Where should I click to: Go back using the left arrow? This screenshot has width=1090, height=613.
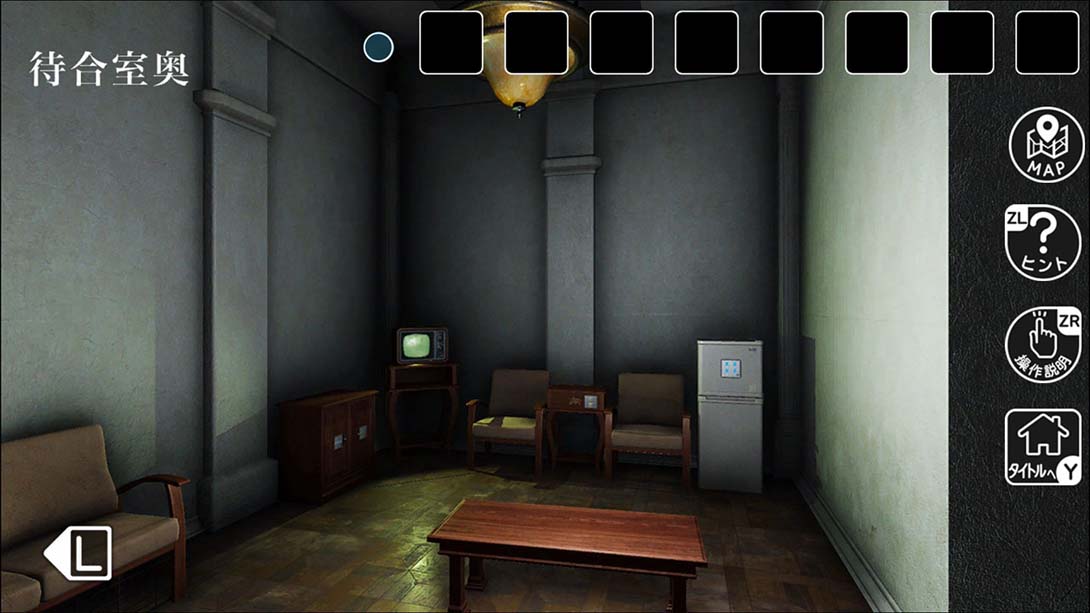pos(78,554)
